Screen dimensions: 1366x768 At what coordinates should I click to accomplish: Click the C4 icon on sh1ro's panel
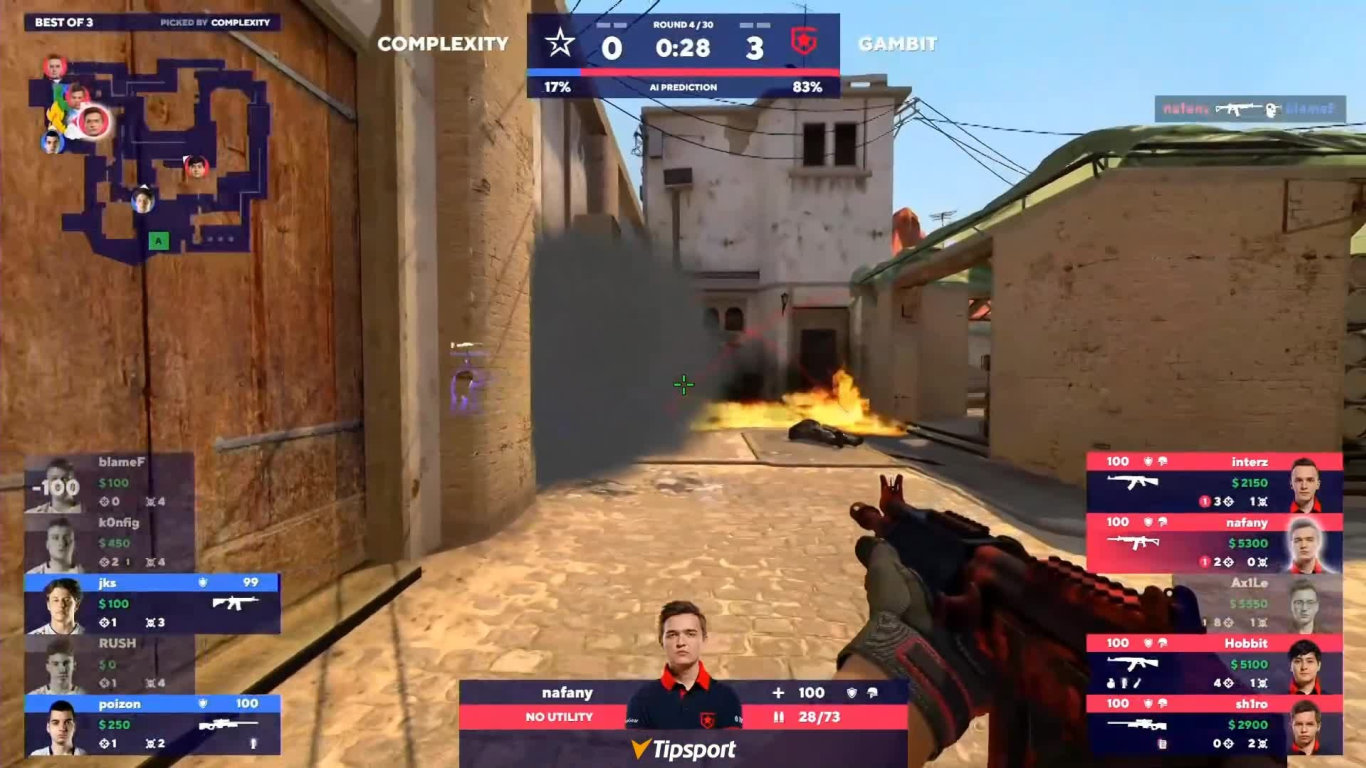click(1163, 743)
